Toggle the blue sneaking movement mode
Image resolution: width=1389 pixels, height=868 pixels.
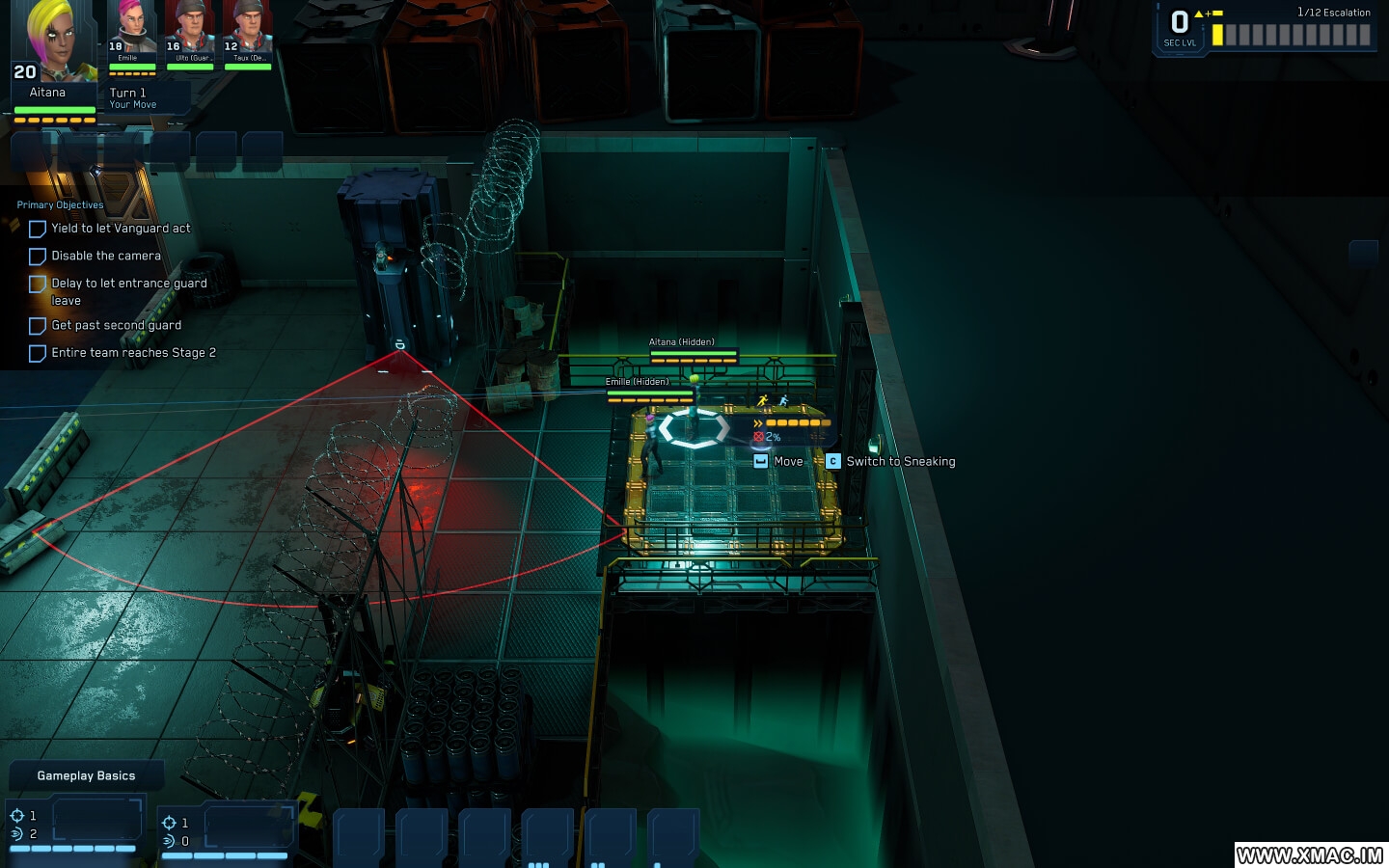coord(784,400)
